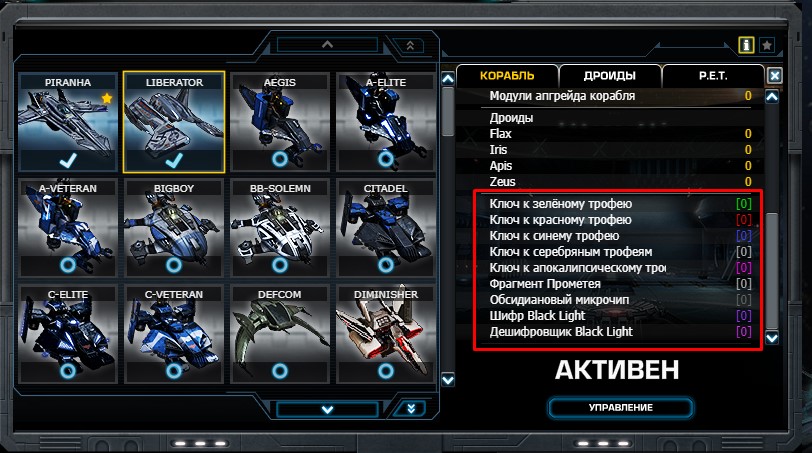
Task: Jump to bottom with double-arrow down button
Action: point(411,408)
